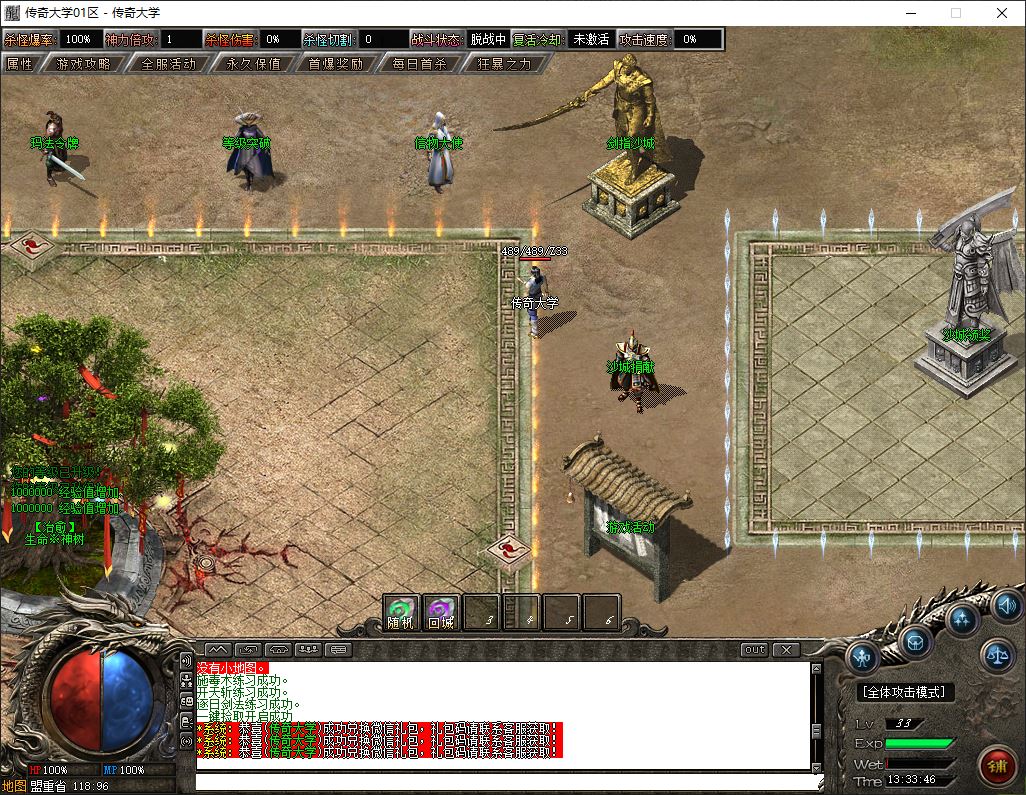Close the chat panel with the X button

coord(787,649)
